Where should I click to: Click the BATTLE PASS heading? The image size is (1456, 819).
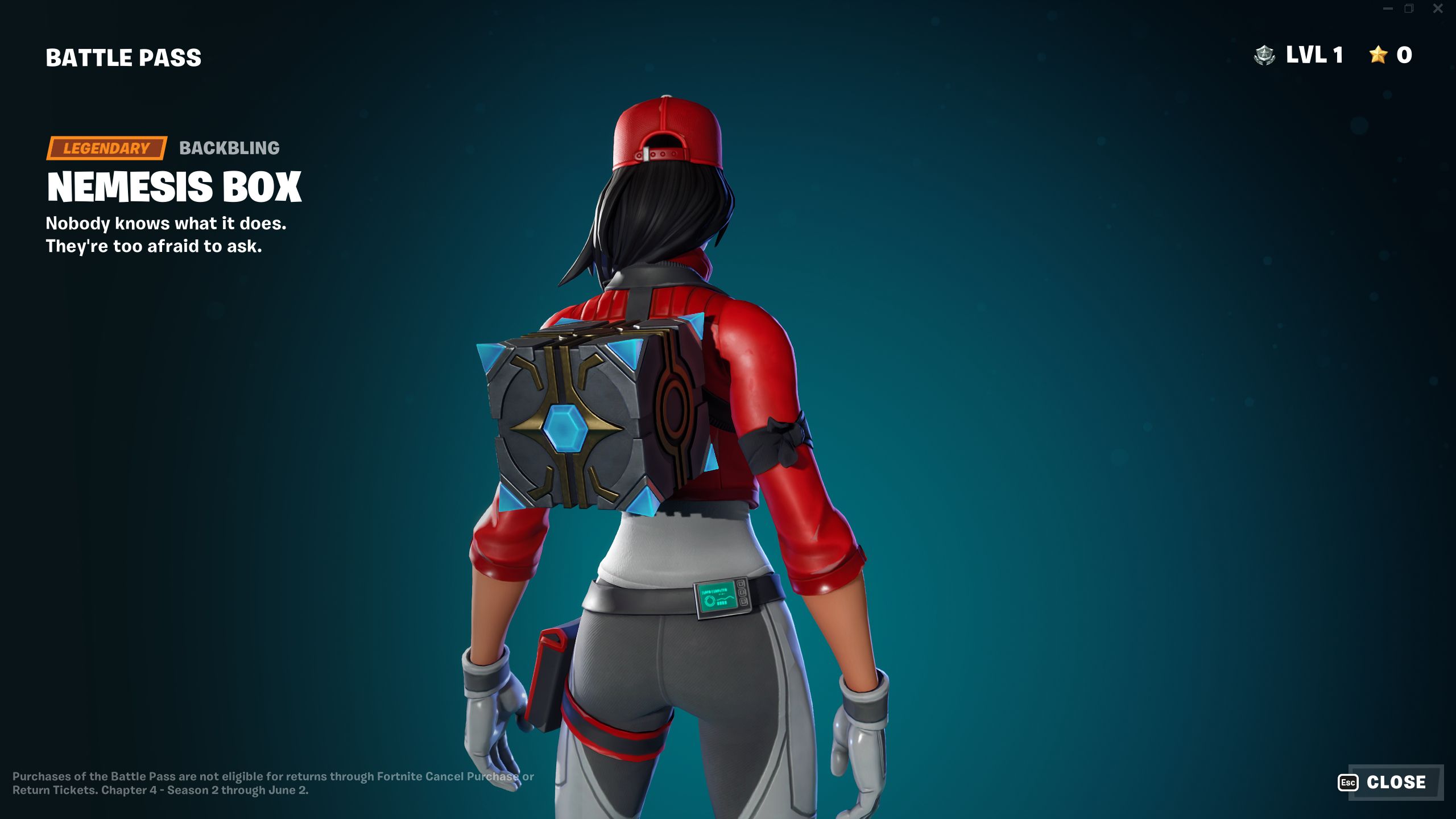[x=122, y=57]
